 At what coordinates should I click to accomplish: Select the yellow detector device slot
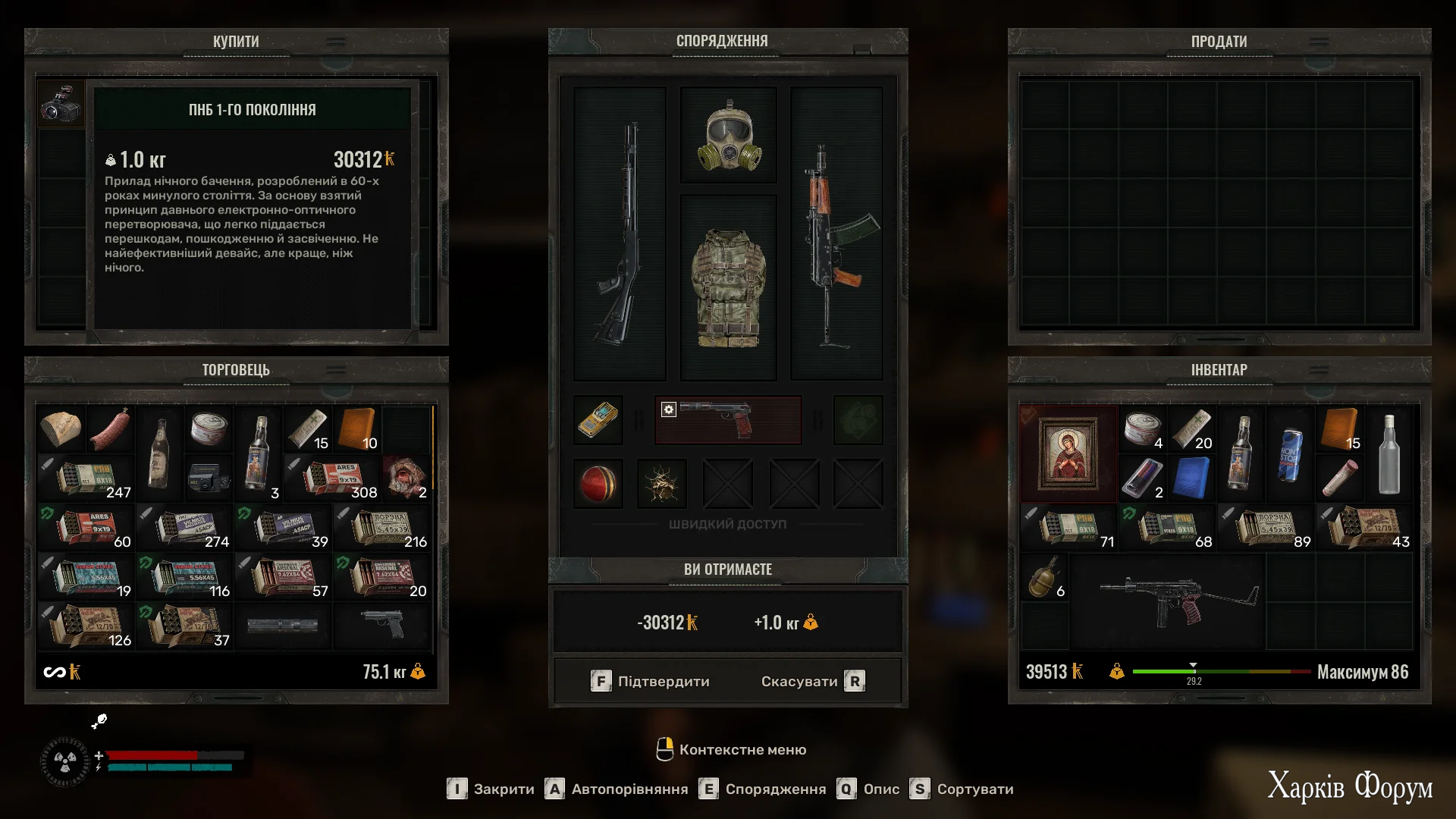[x=598, y=419]
